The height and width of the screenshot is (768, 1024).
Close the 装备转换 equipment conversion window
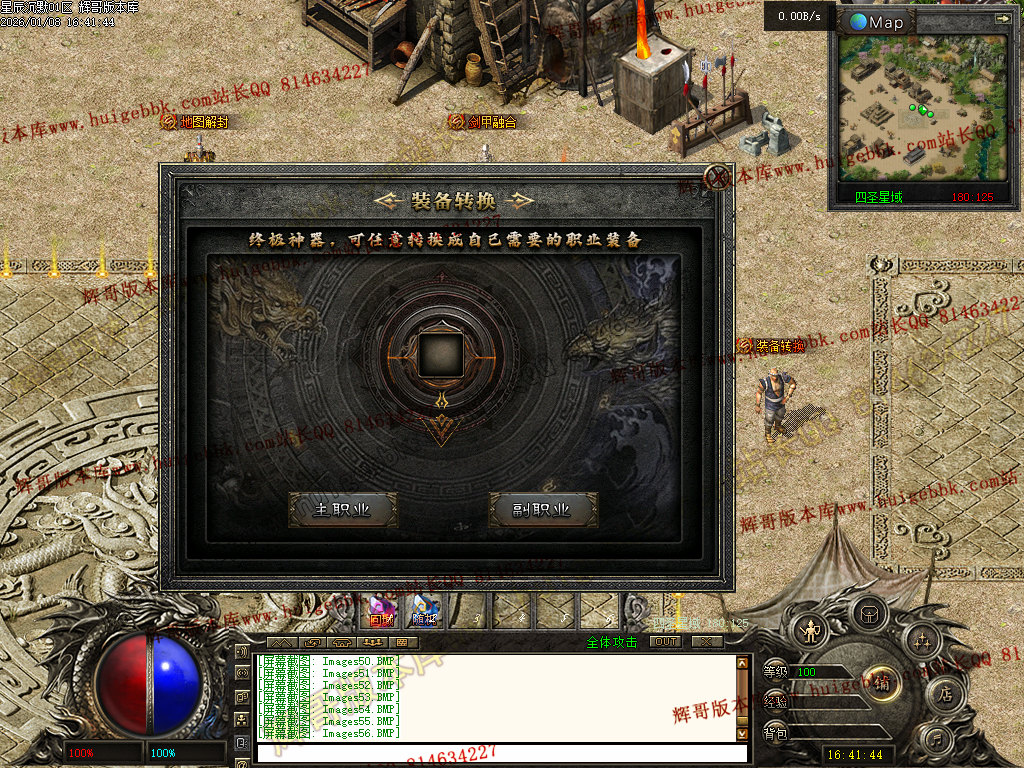click(716, 177)
